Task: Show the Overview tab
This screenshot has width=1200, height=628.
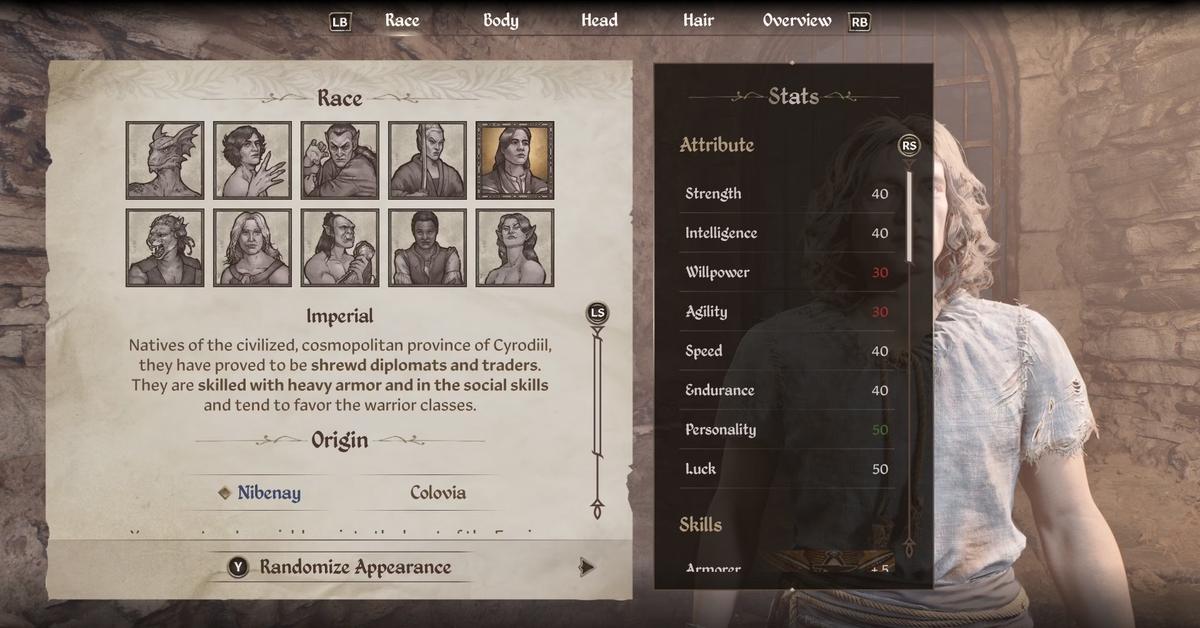Action: pos(796,20)
